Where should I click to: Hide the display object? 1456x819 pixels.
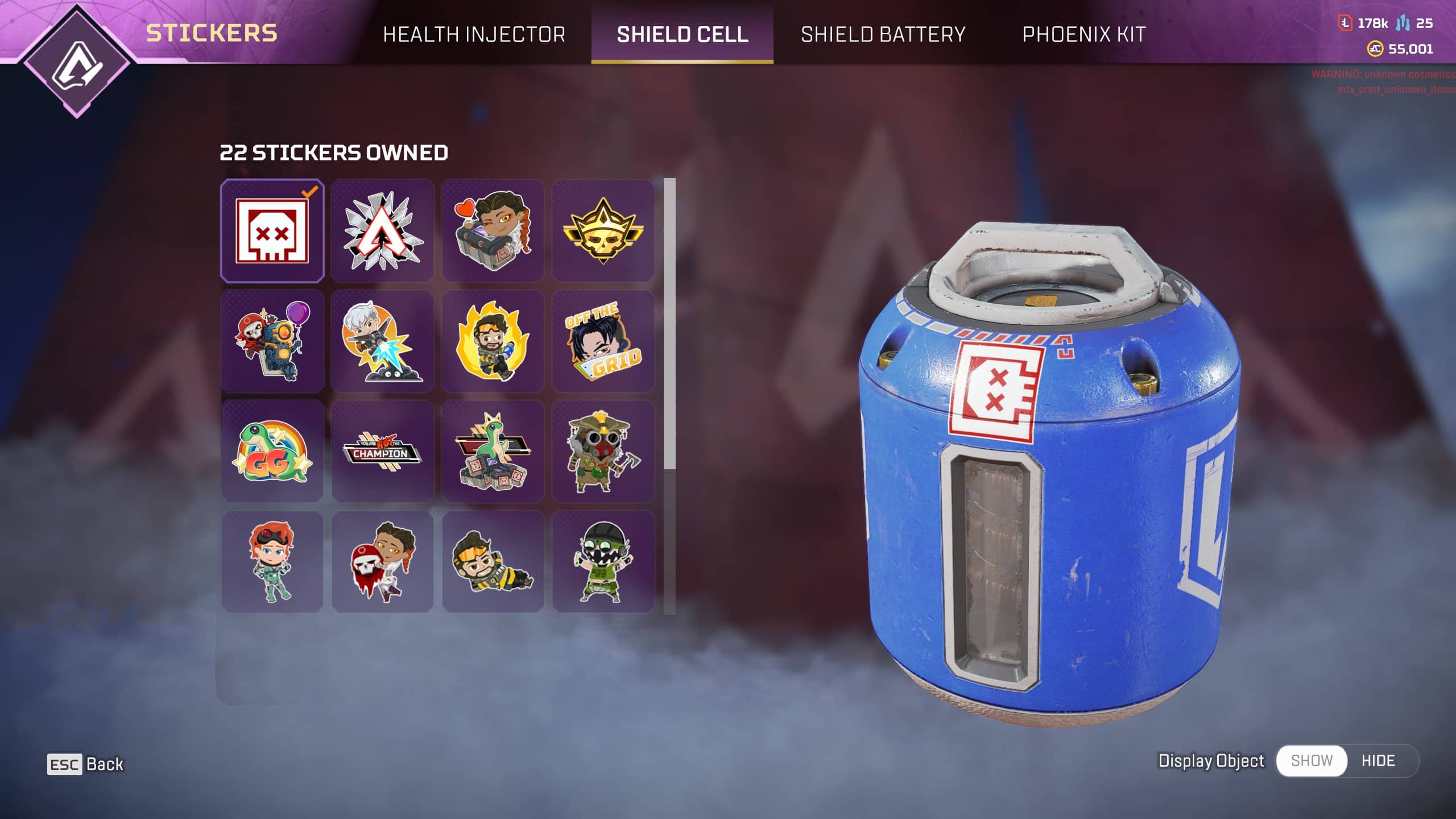point(1378,760)
